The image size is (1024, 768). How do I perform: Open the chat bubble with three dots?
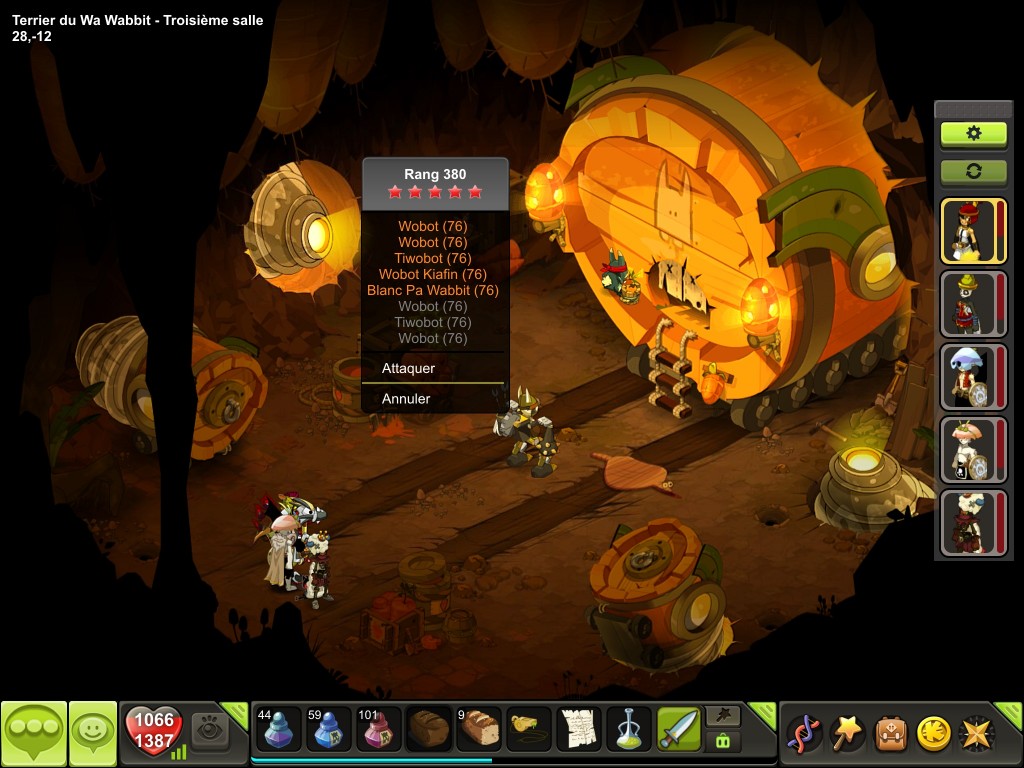pos(34,734)
